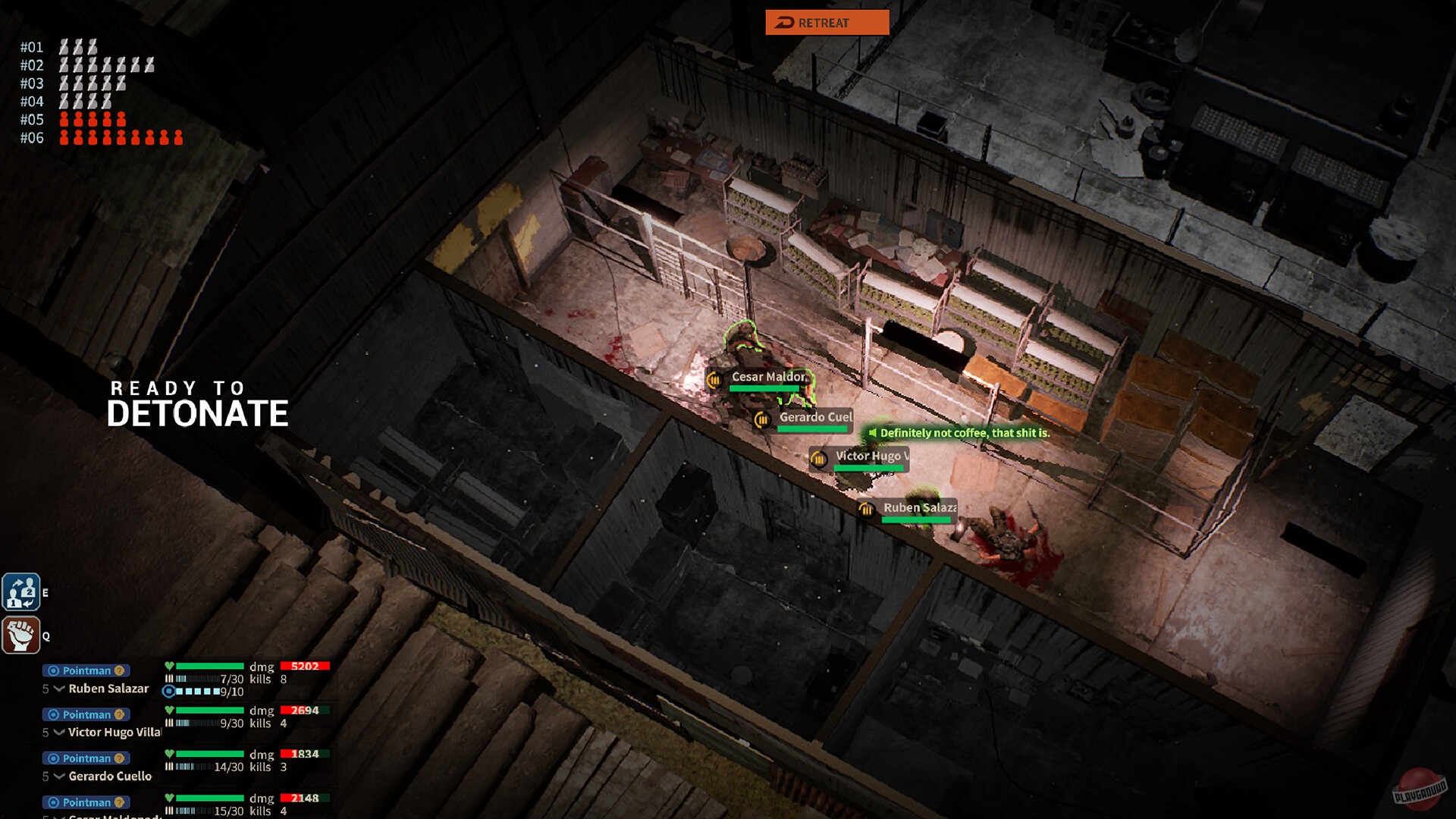Expand Ruben Salazar's chevron to show details

point(58,687)
